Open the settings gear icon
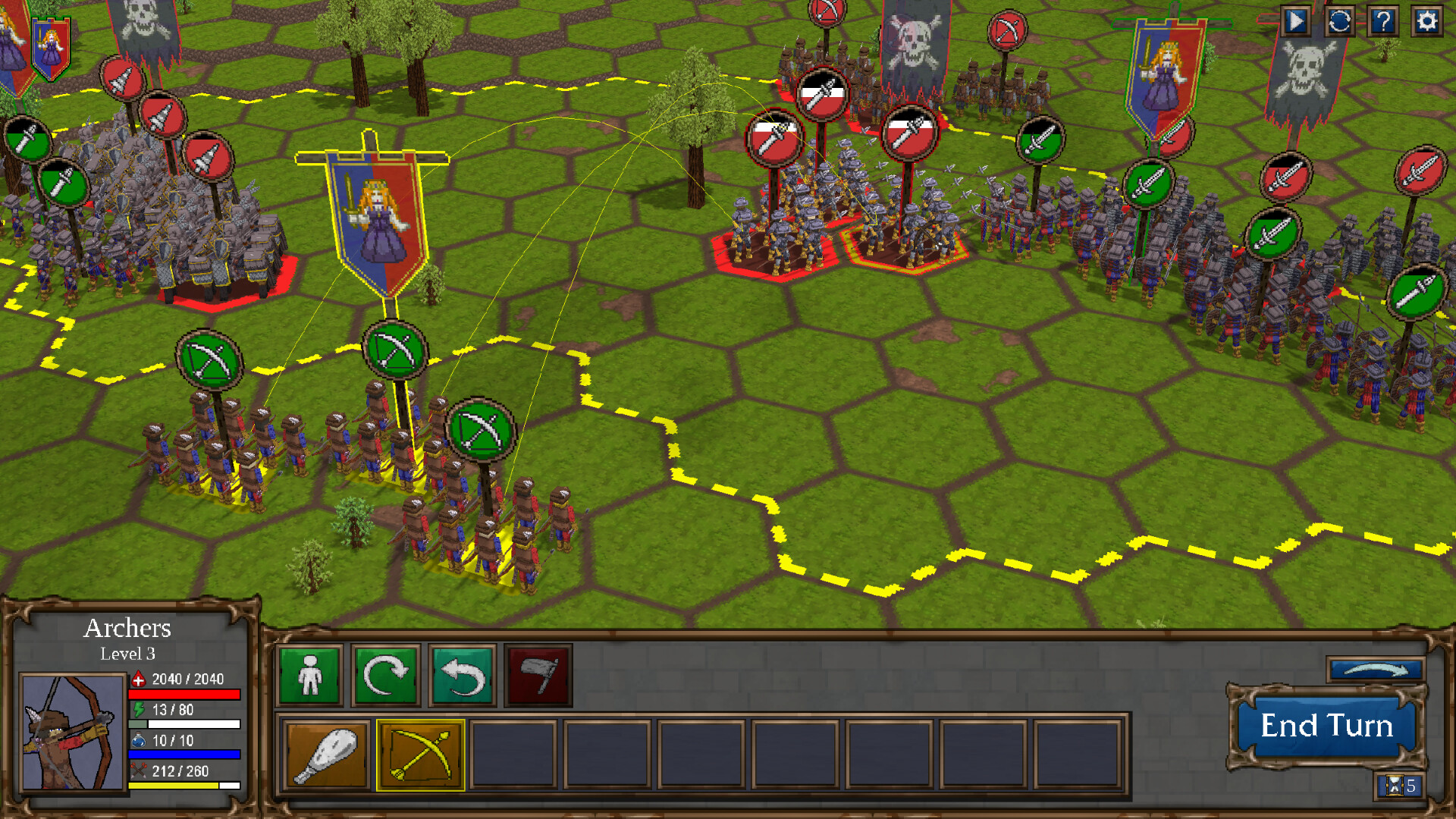Viewport: 1456px width, 819px height. (1427, 22)
